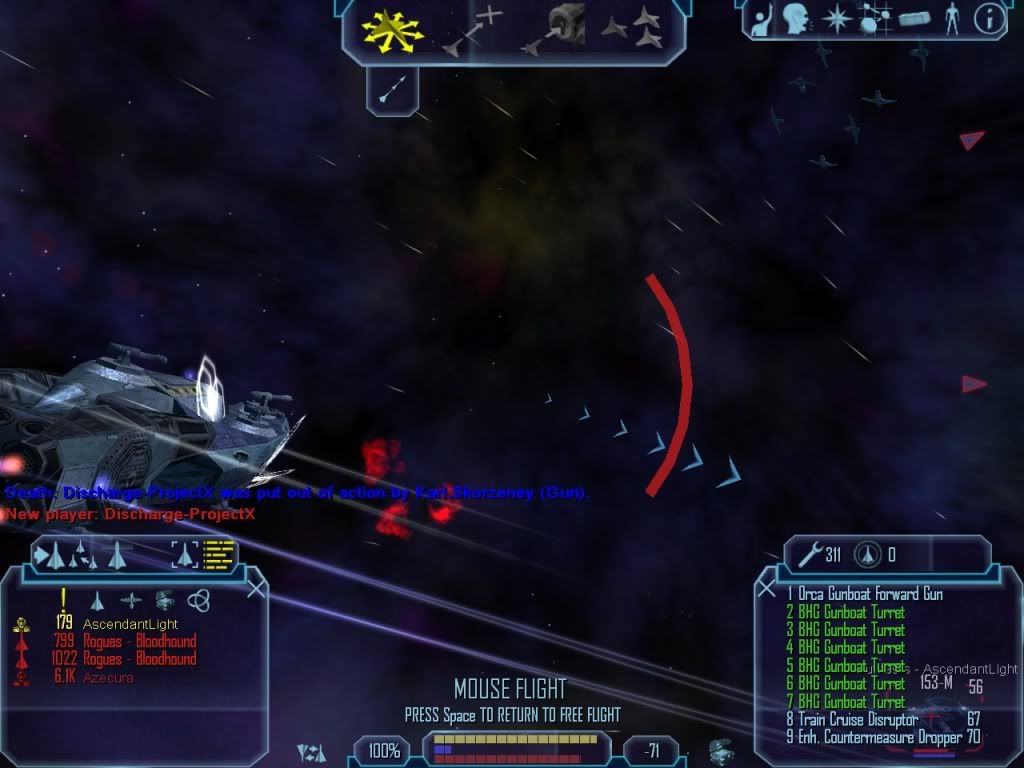
Task: Choose the Formation maneuver icon
Action: [632, 27]
